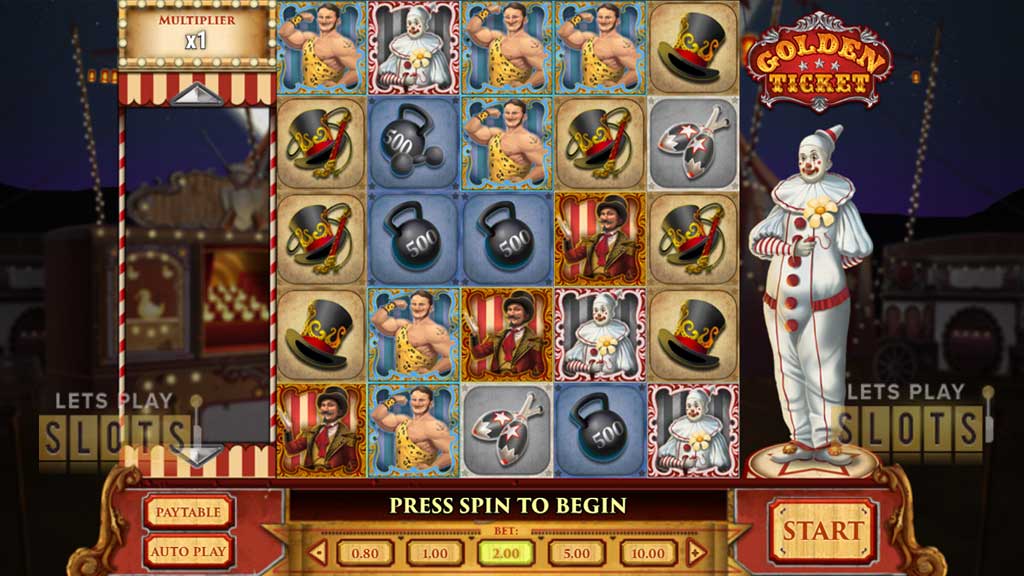This screenshot has height=576, width=1024.
Task: Open the Paytable
Action: pos(188,512)
